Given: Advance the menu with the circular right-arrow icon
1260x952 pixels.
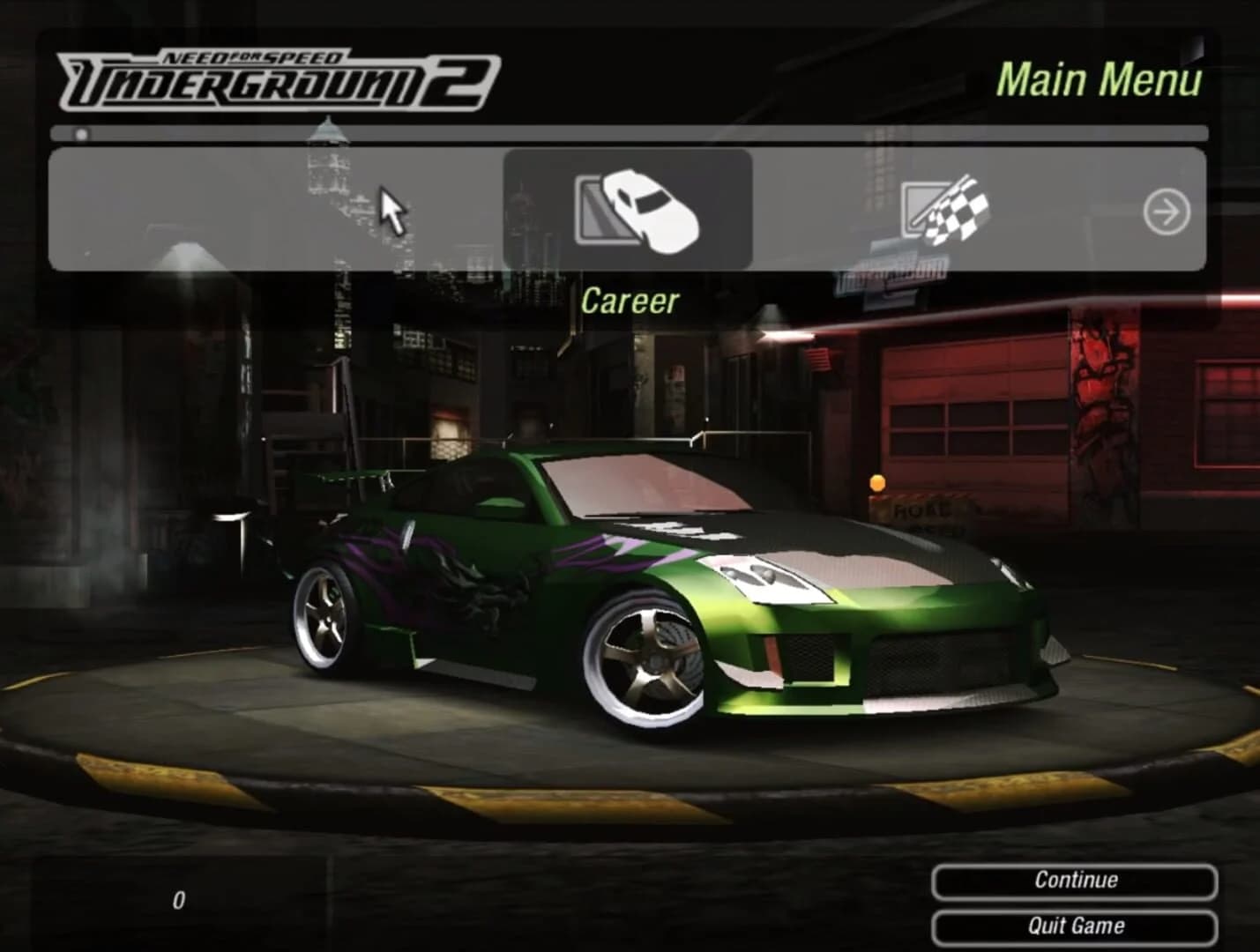Looking at the screenshot, I should pyautogui.click(x=1167, y=212).
